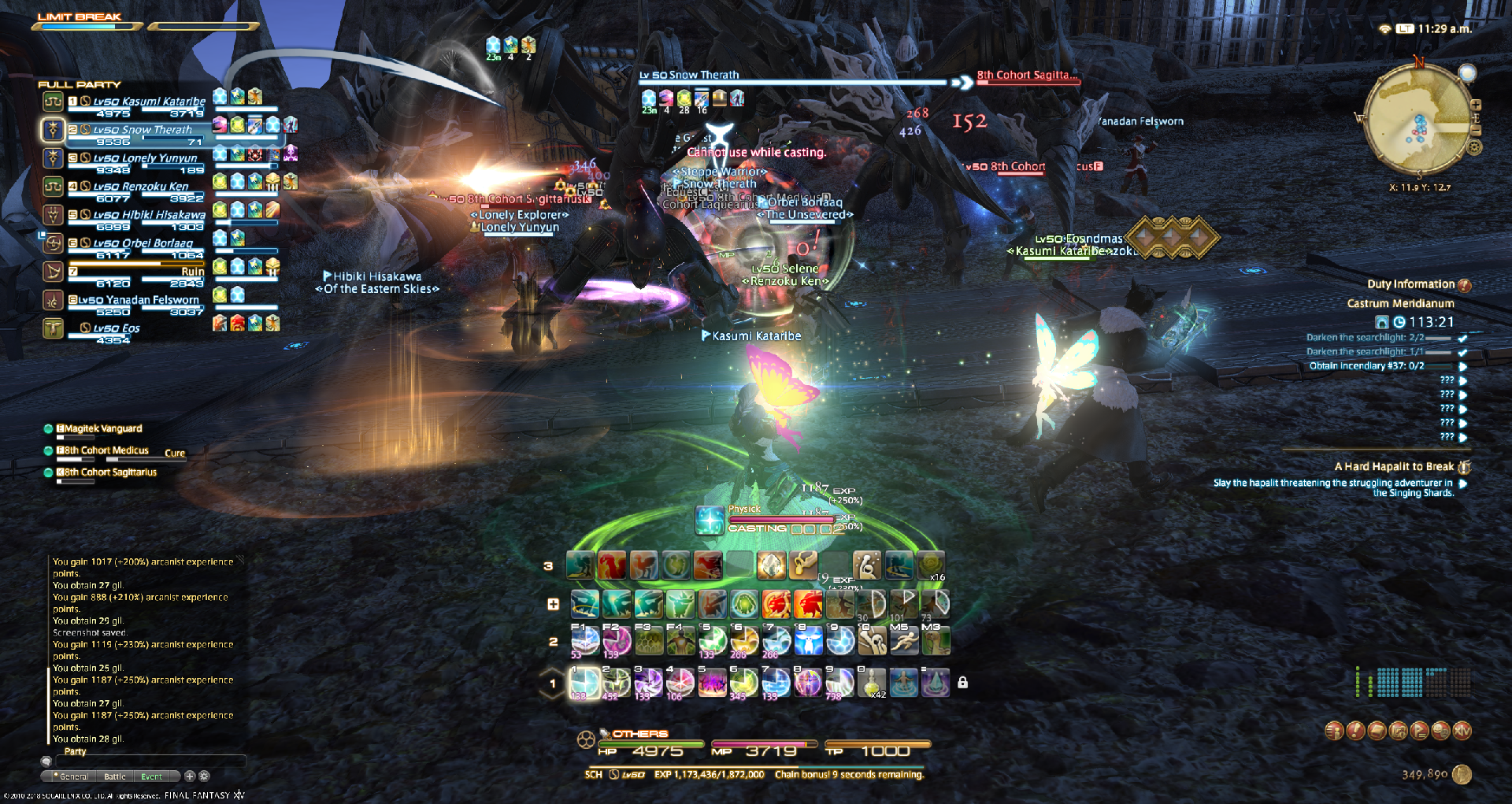Target 8th Cohort Medicus in enemy list
The image size is (1512, 804).
[106, 451]
